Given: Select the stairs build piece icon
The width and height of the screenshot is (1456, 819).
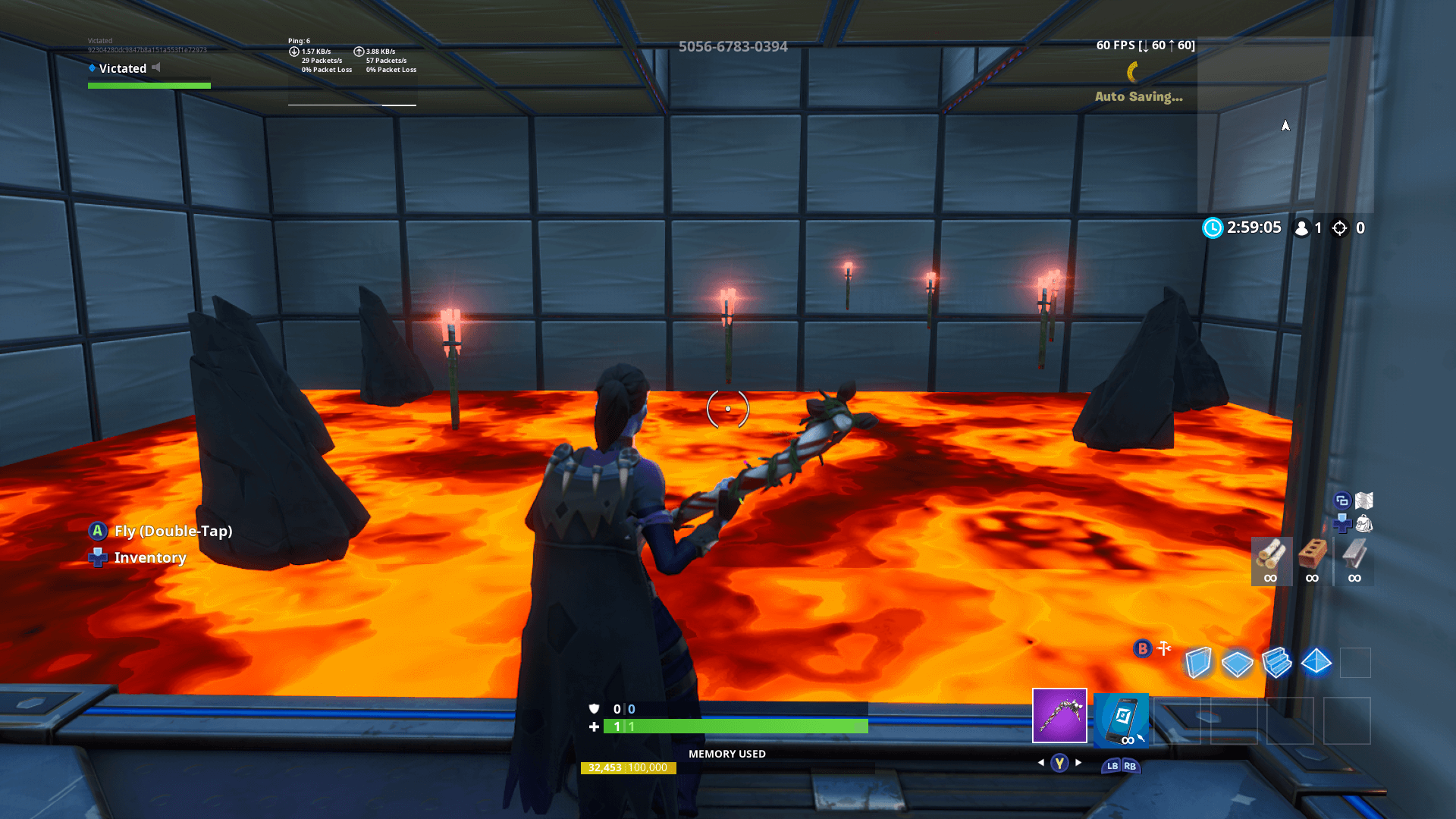Looking at the screenshot, I should pyautogui.click(x=1277, y=662).
